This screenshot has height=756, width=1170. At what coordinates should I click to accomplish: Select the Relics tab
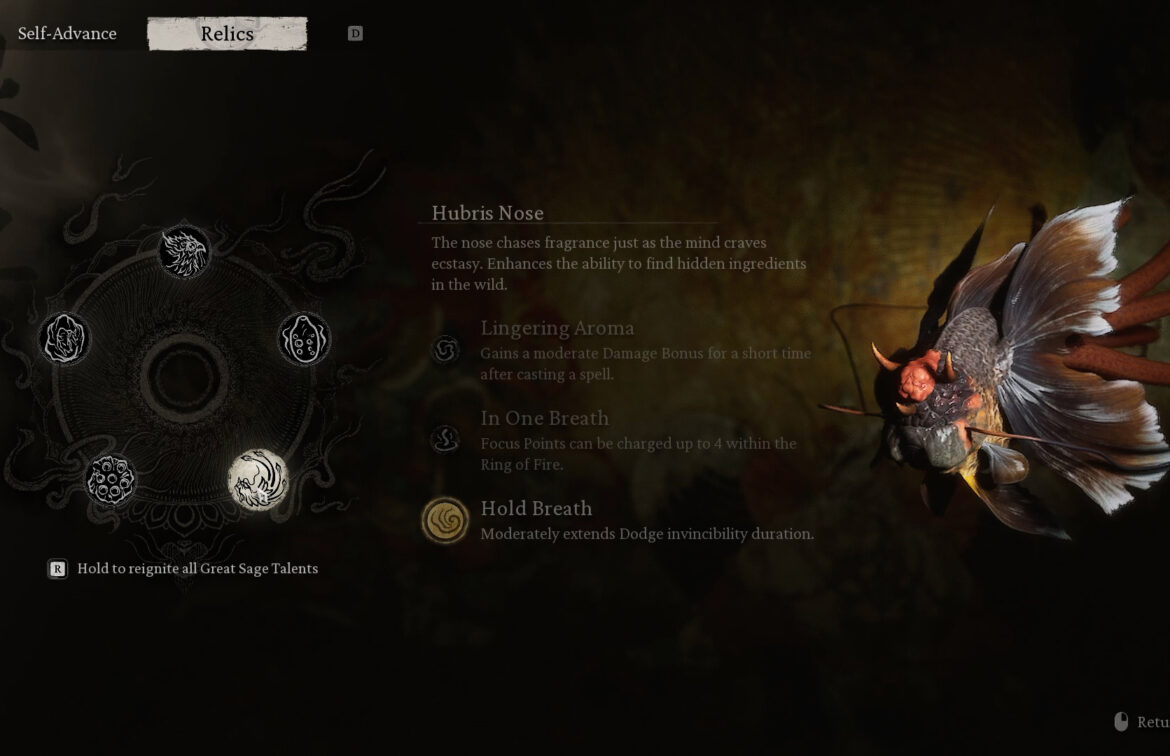(x=227, y=34)
